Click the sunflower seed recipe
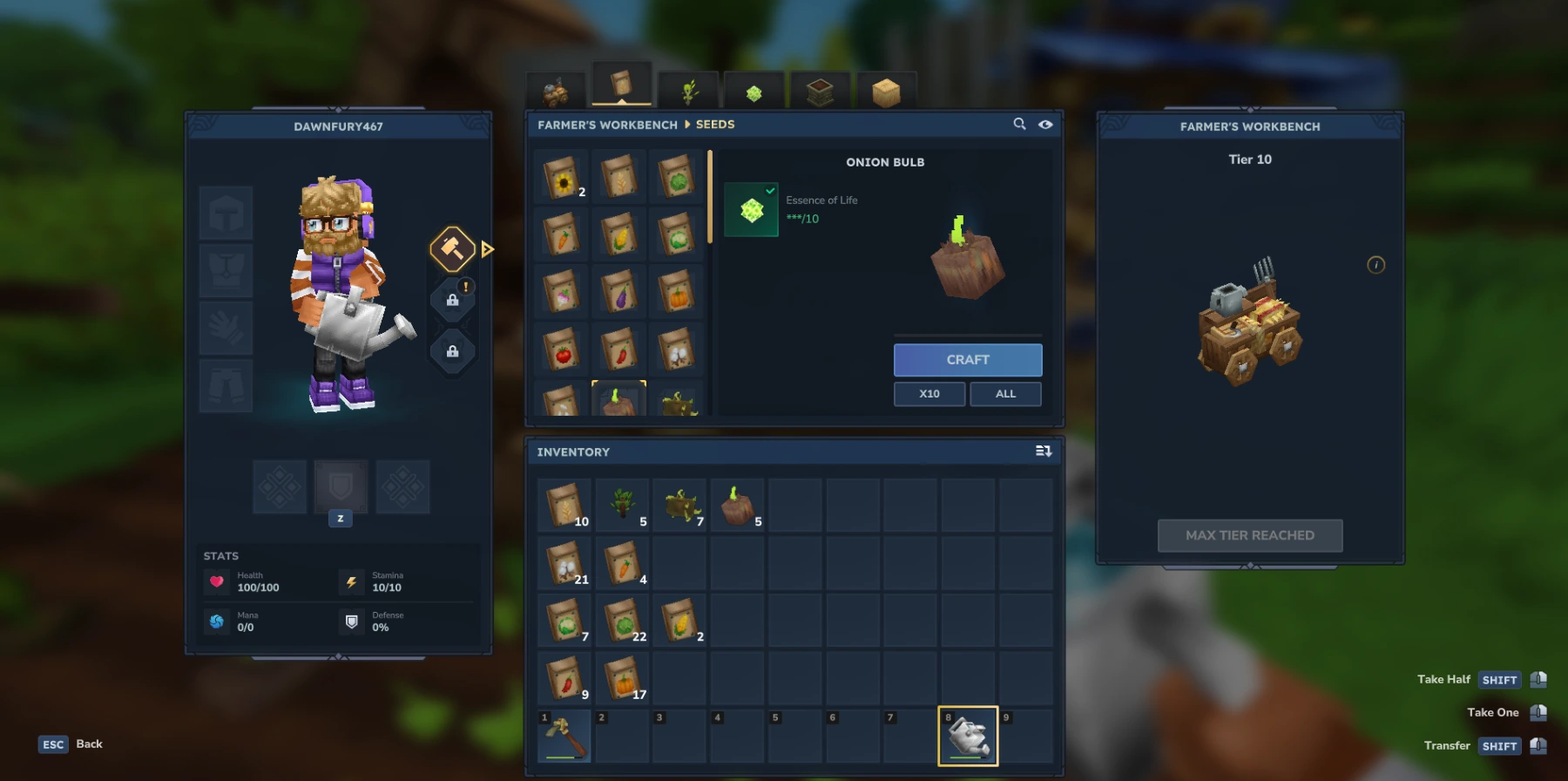 [560, 174]
